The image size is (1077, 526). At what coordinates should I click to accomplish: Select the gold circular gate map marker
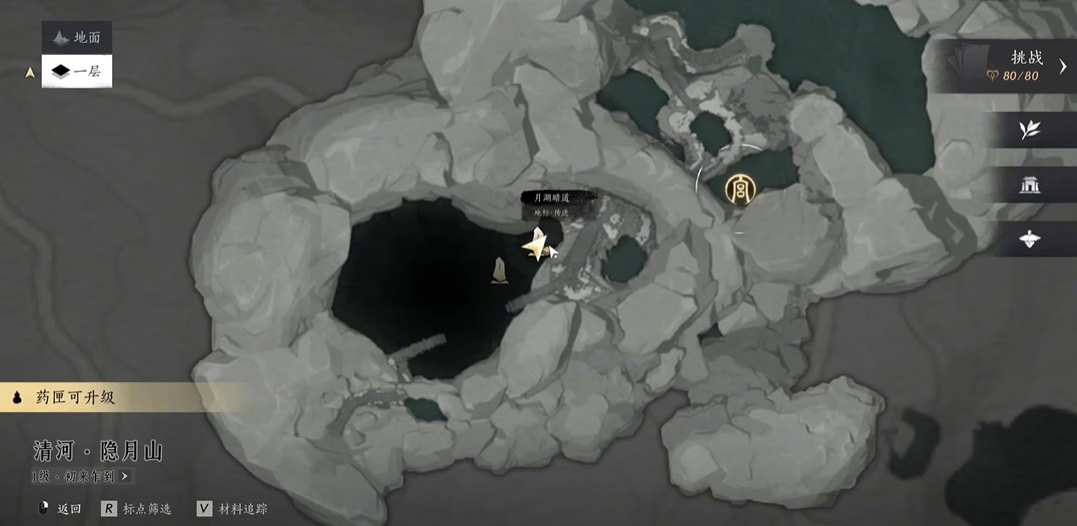point(739,189)
